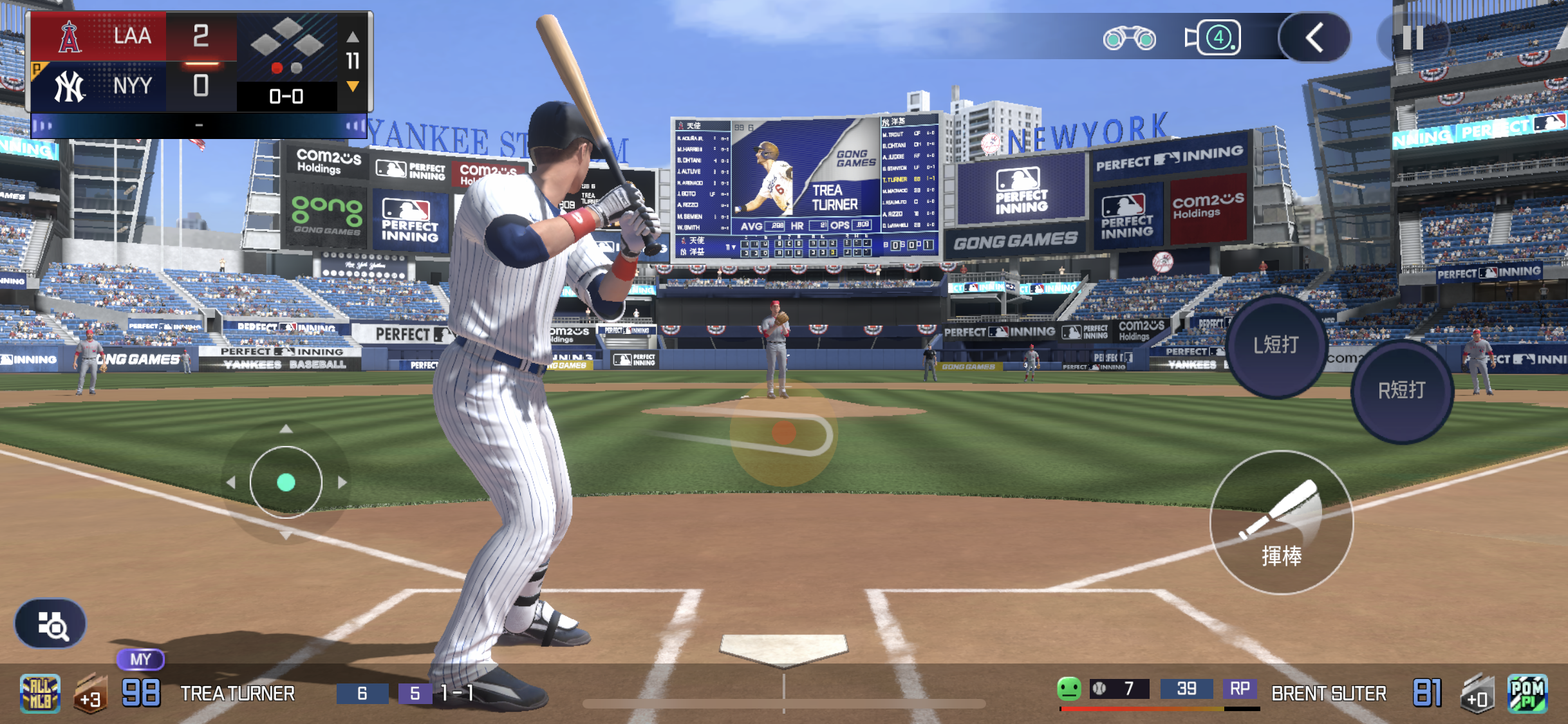Choose the R短打 right bunt button
This screenshot has width=1568, height=724.
tap(1401, 390)
